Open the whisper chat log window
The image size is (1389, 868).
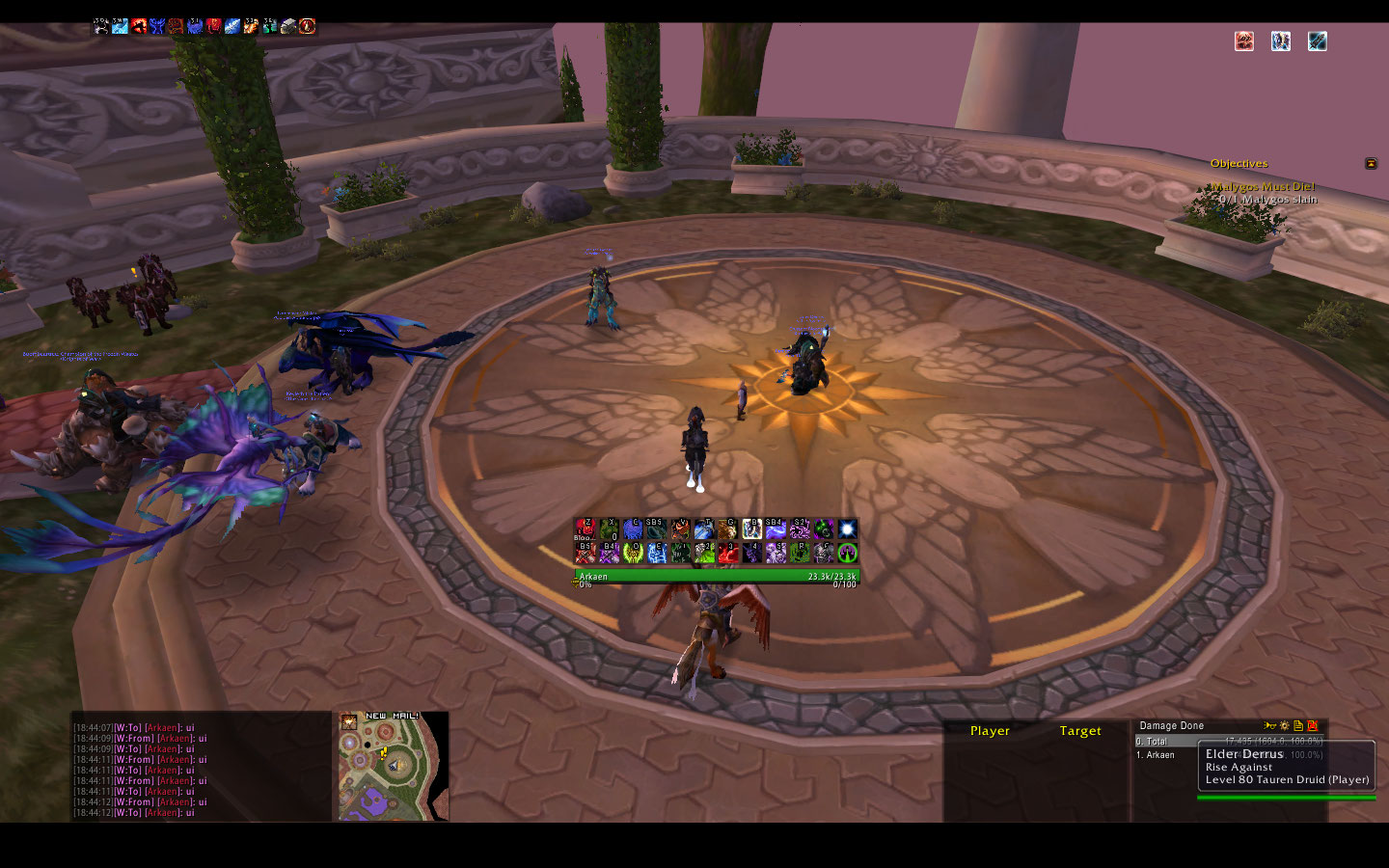tap(201, 770)
